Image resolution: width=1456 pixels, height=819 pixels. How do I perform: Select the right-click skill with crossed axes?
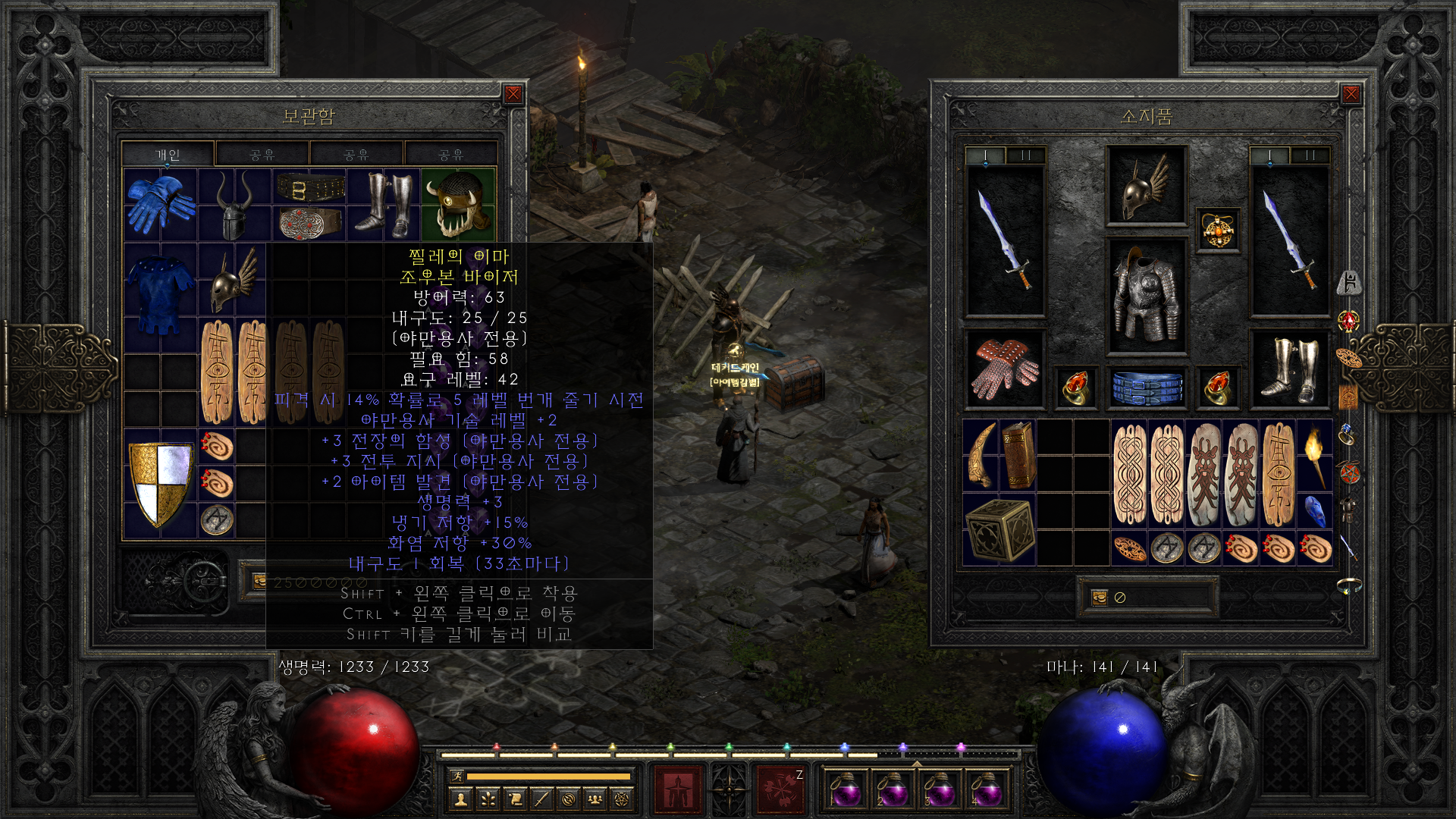click(780, 789)
